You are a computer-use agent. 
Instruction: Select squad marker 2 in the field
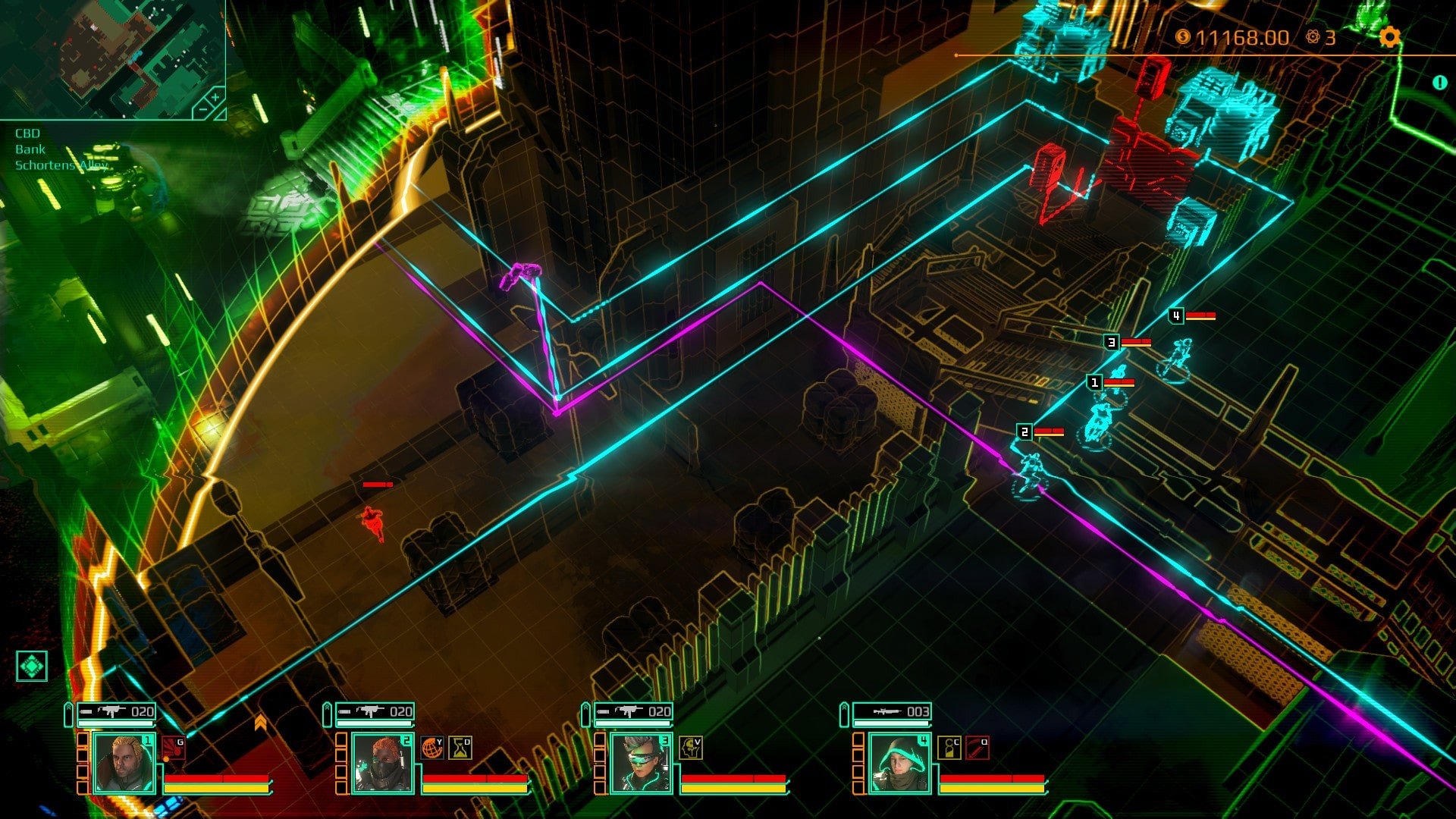pos(1025,432)
